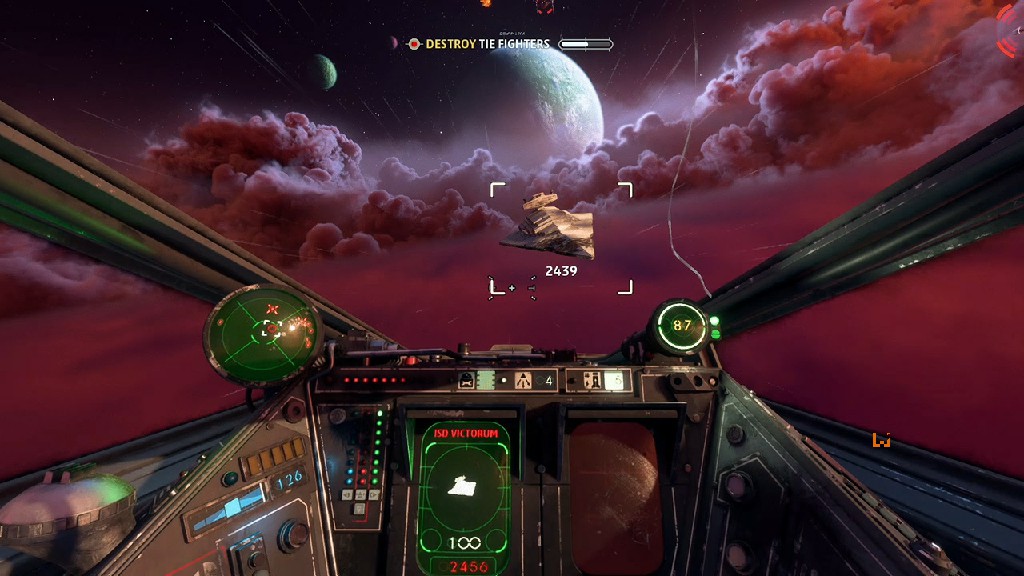
Task: Open the ISD Victorum target display
Action: 463,495
